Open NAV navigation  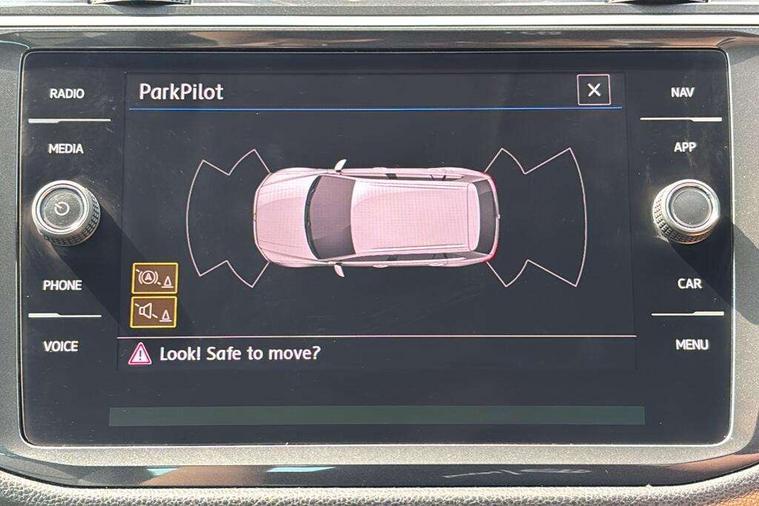pyautogui.click(x=682, y=92)
